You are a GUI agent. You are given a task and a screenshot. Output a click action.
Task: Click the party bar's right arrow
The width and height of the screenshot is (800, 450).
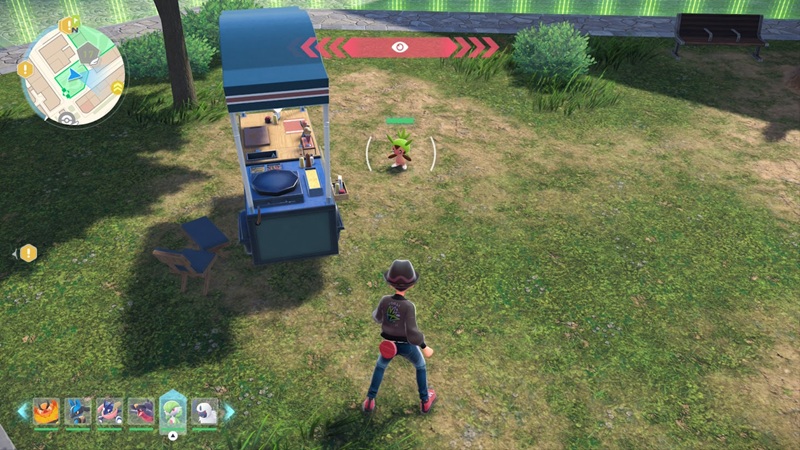pyautogui.click(x=229, y=410)
